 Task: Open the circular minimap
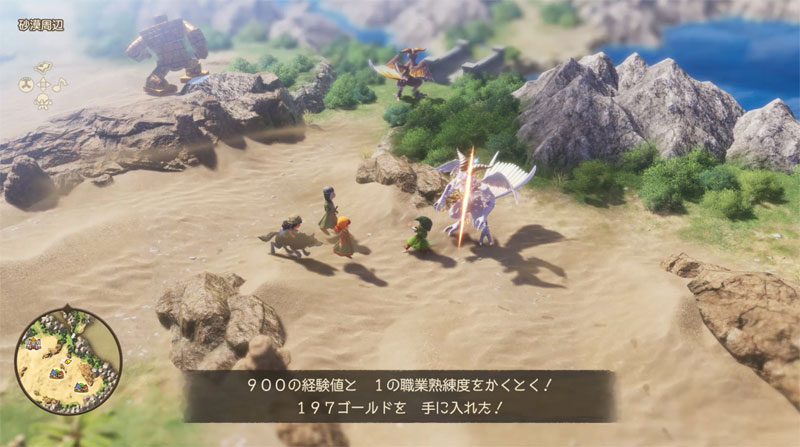coord(67,359)
